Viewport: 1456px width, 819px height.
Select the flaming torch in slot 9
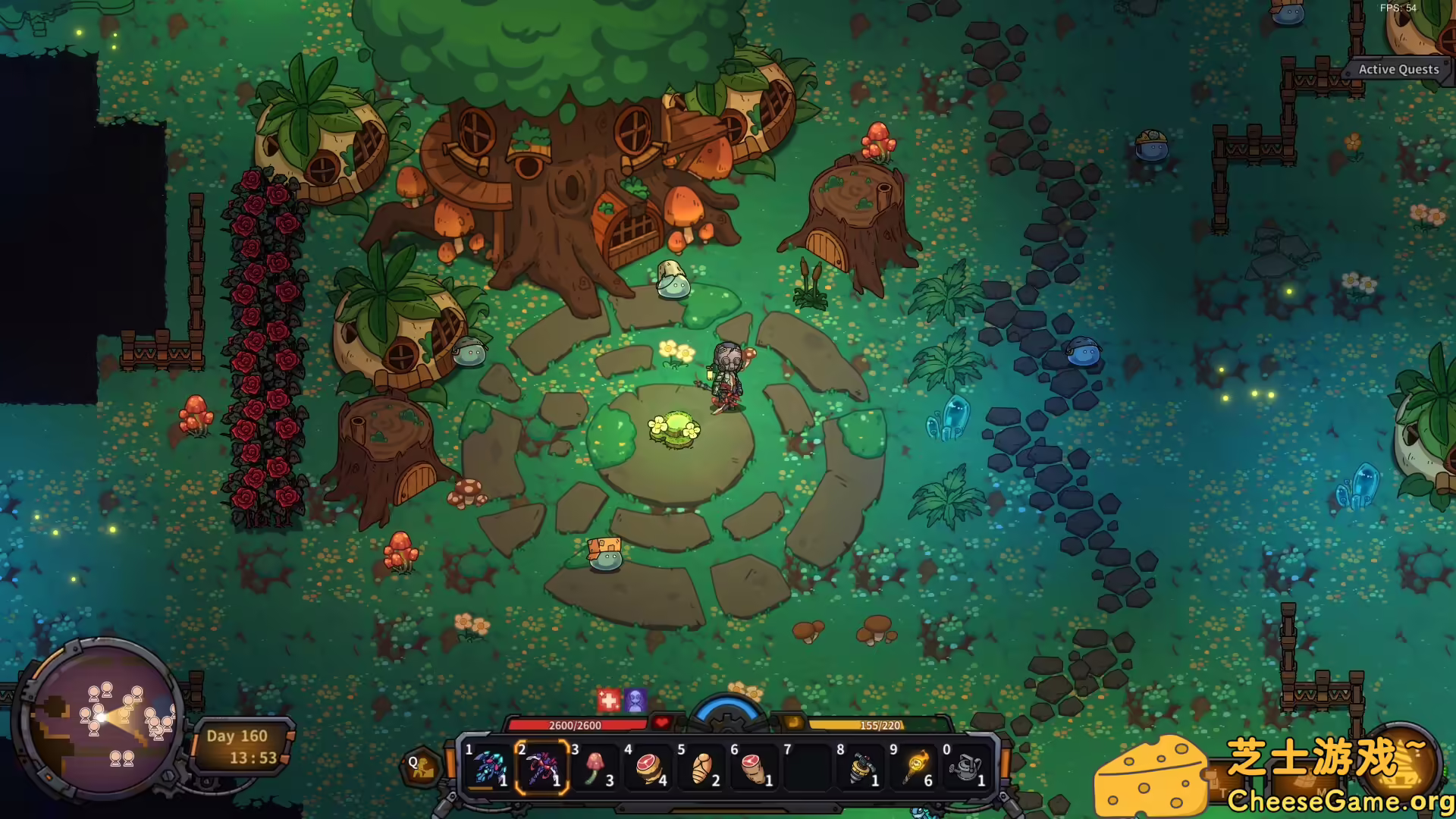[x=914, y=767]
